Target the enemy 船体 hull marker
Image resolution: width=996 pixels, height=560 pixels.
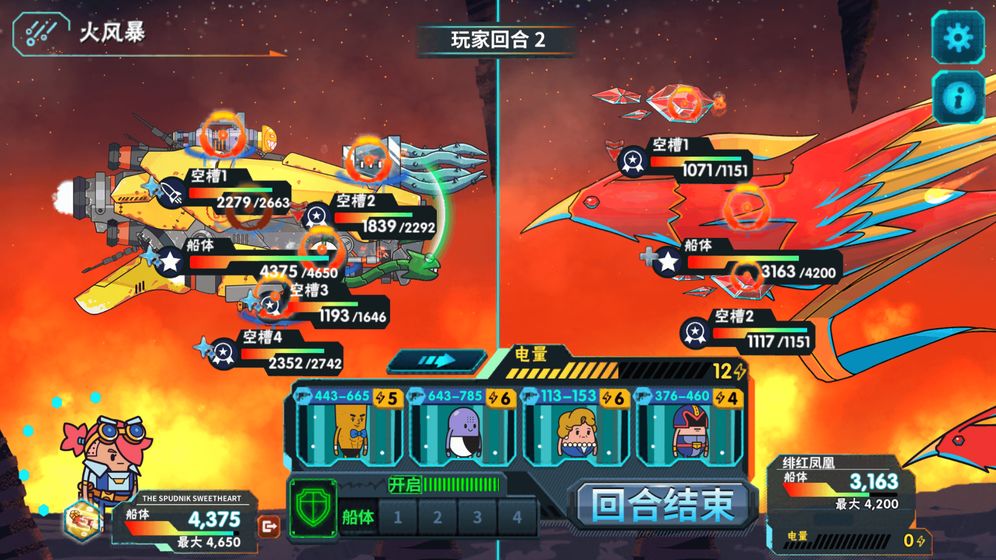click(x=667, y=261)
